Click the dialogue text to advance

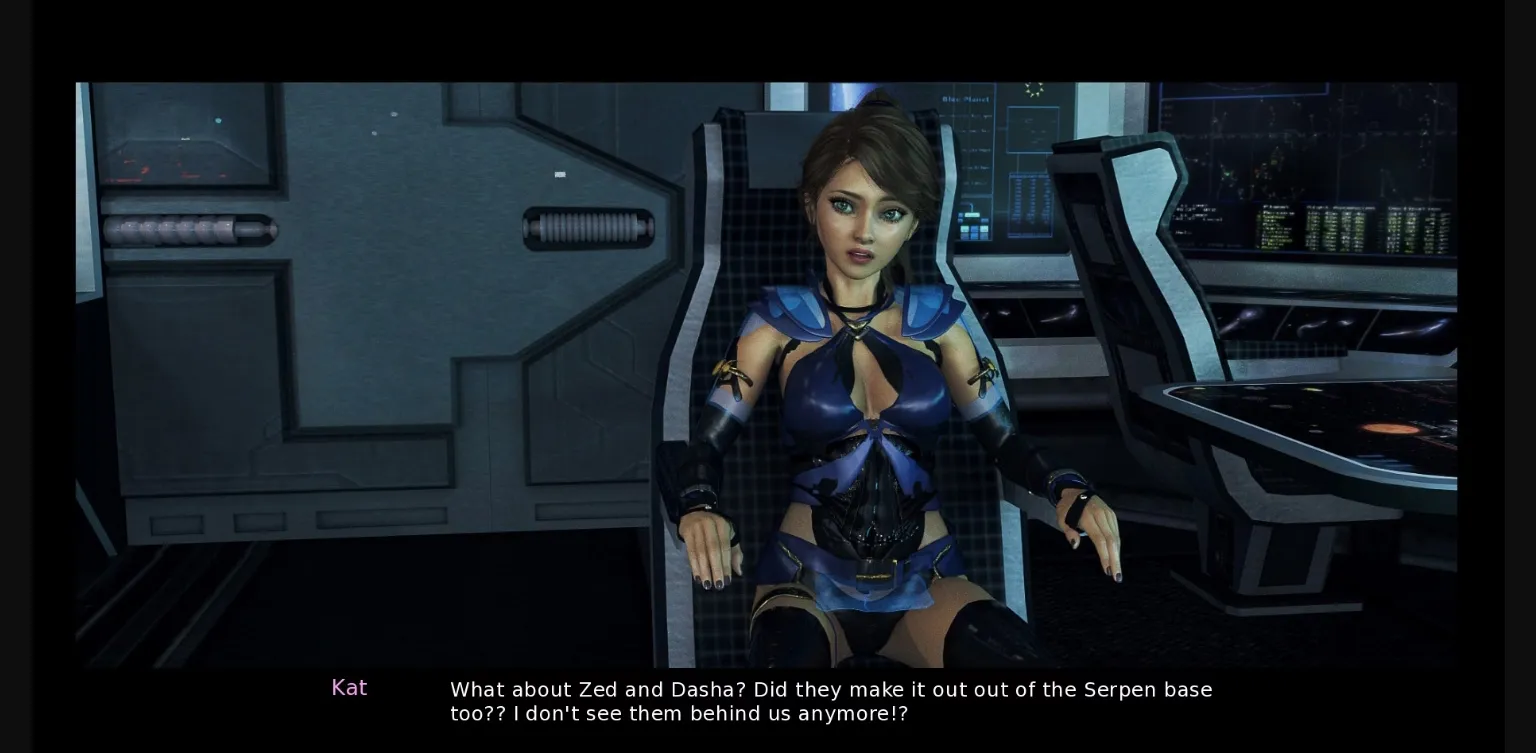tap(830, 700)
